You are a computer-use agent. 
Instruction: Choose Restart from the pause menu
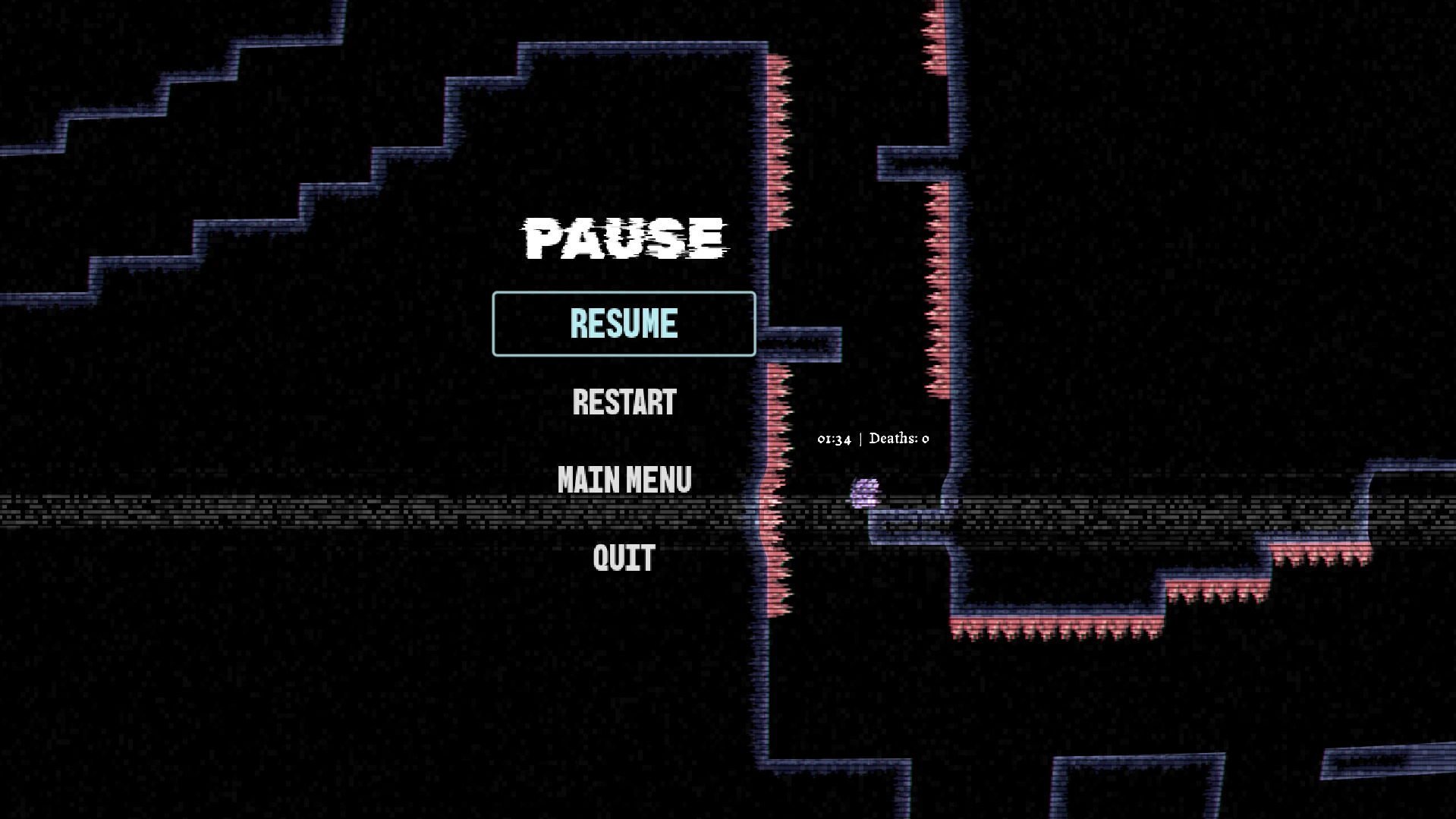point(624,402)
